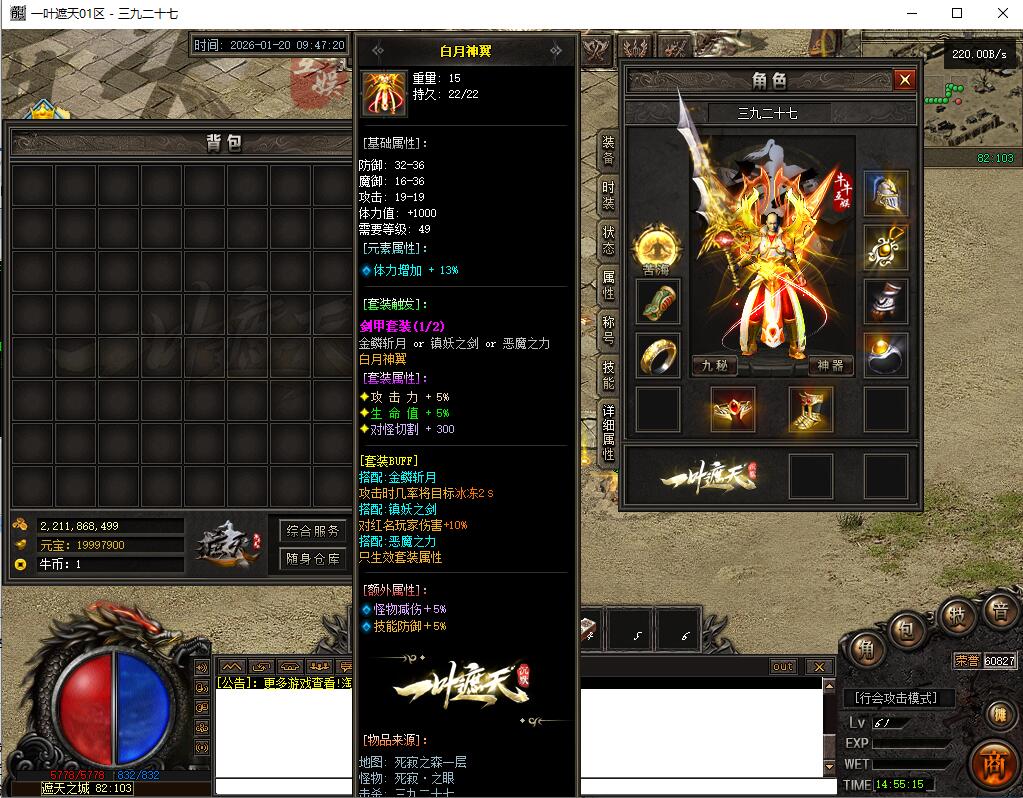Close the character (角色) panel
The image size is (1023, 798).
(905, 80)
